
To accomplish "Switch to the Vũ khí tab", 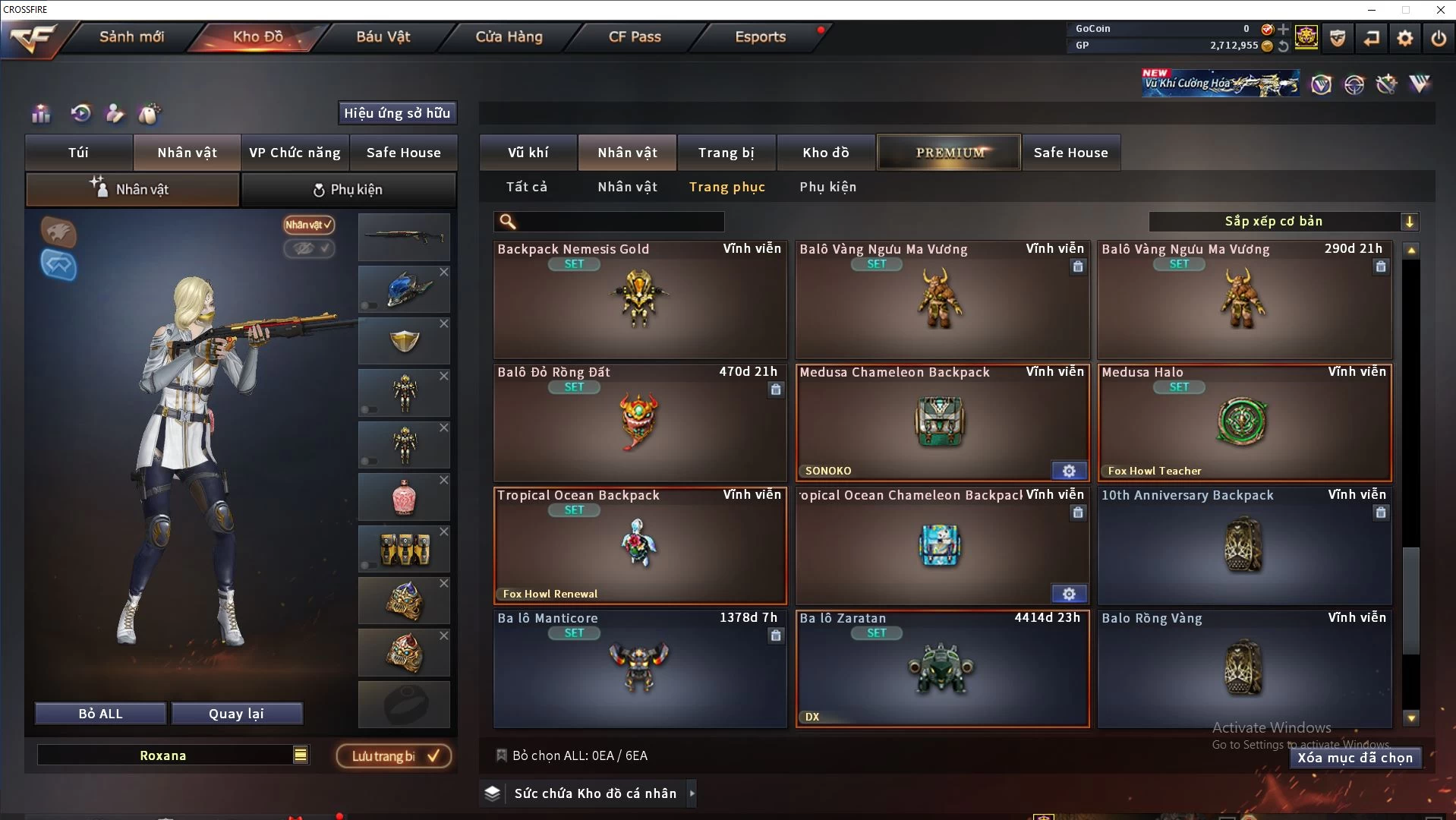I will coord(528,153).
